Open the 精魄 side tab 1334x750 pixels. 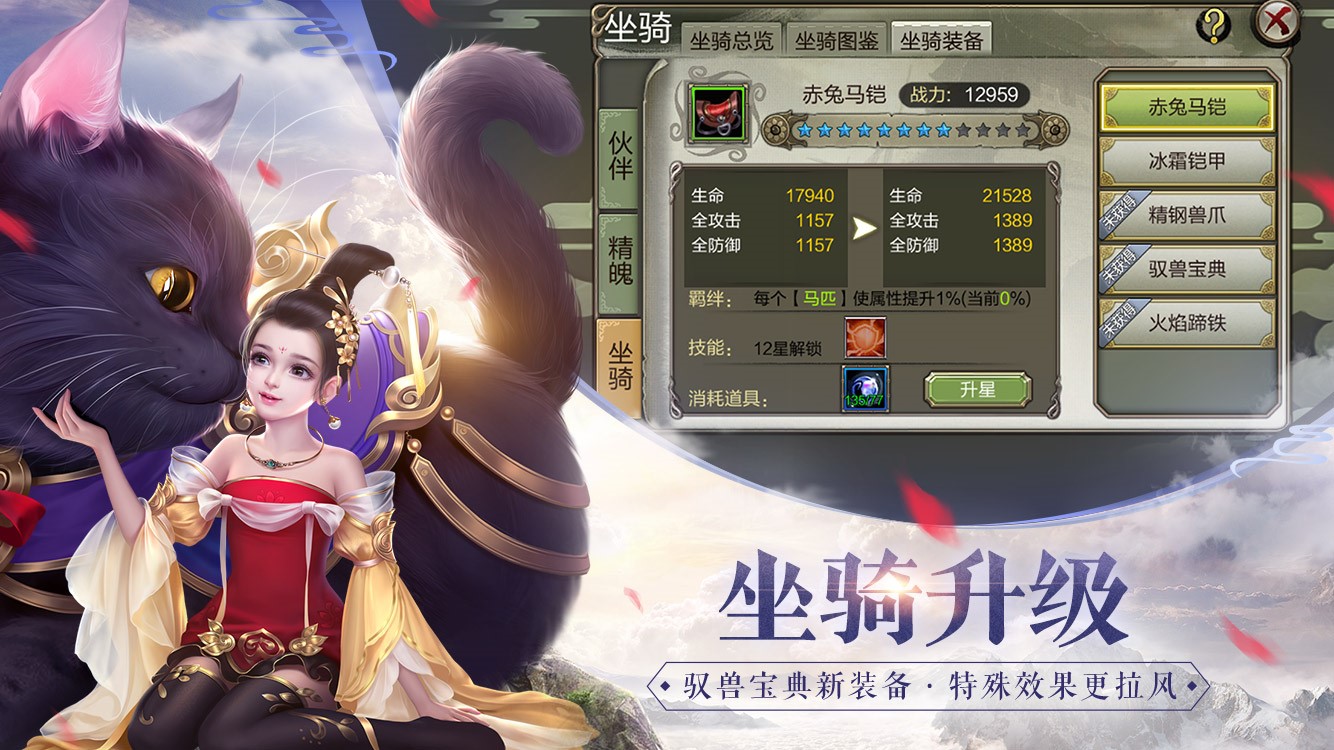620,262
